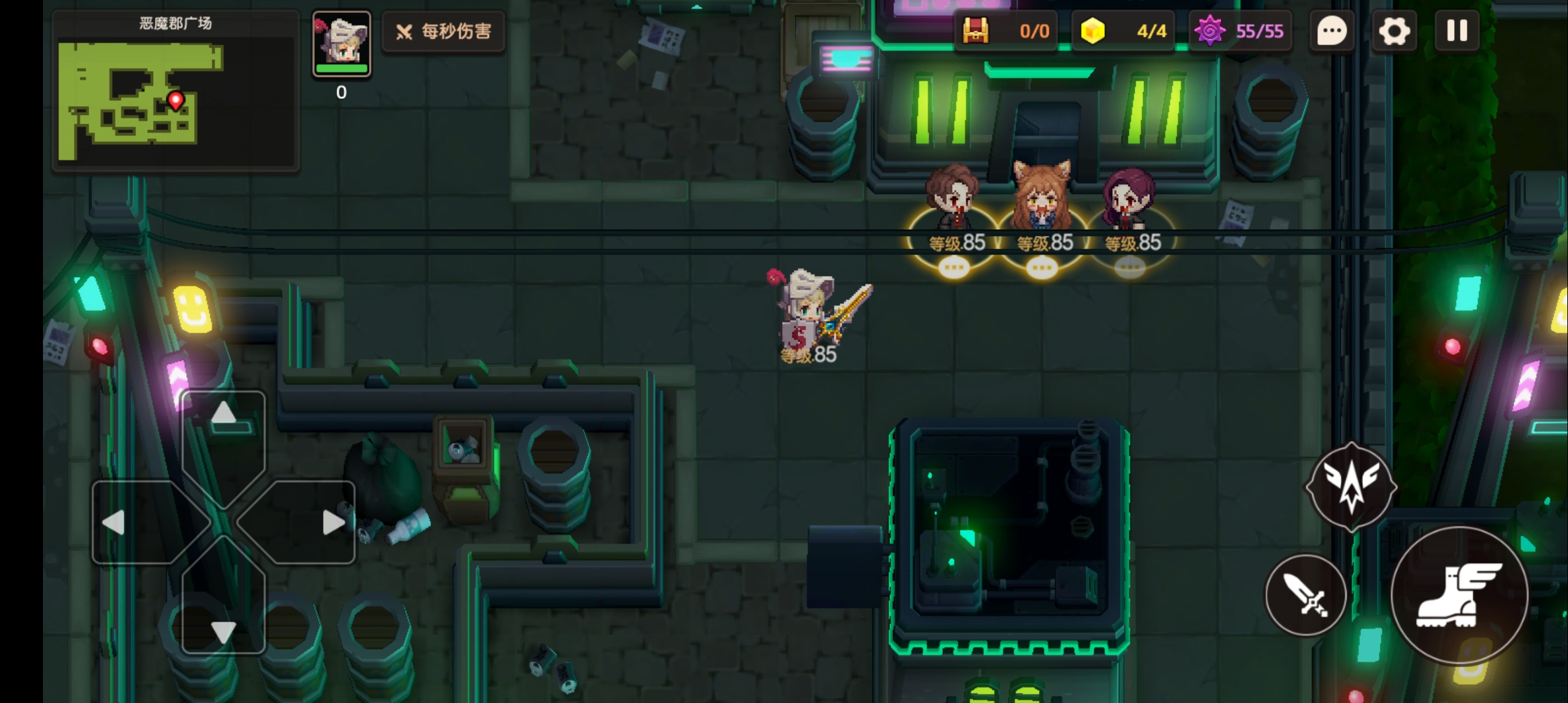Viewport: 1568px width, 703px height.
Task: Tap the D-pad left arrow
Action: pyautogui.click(x=115, y=522)
